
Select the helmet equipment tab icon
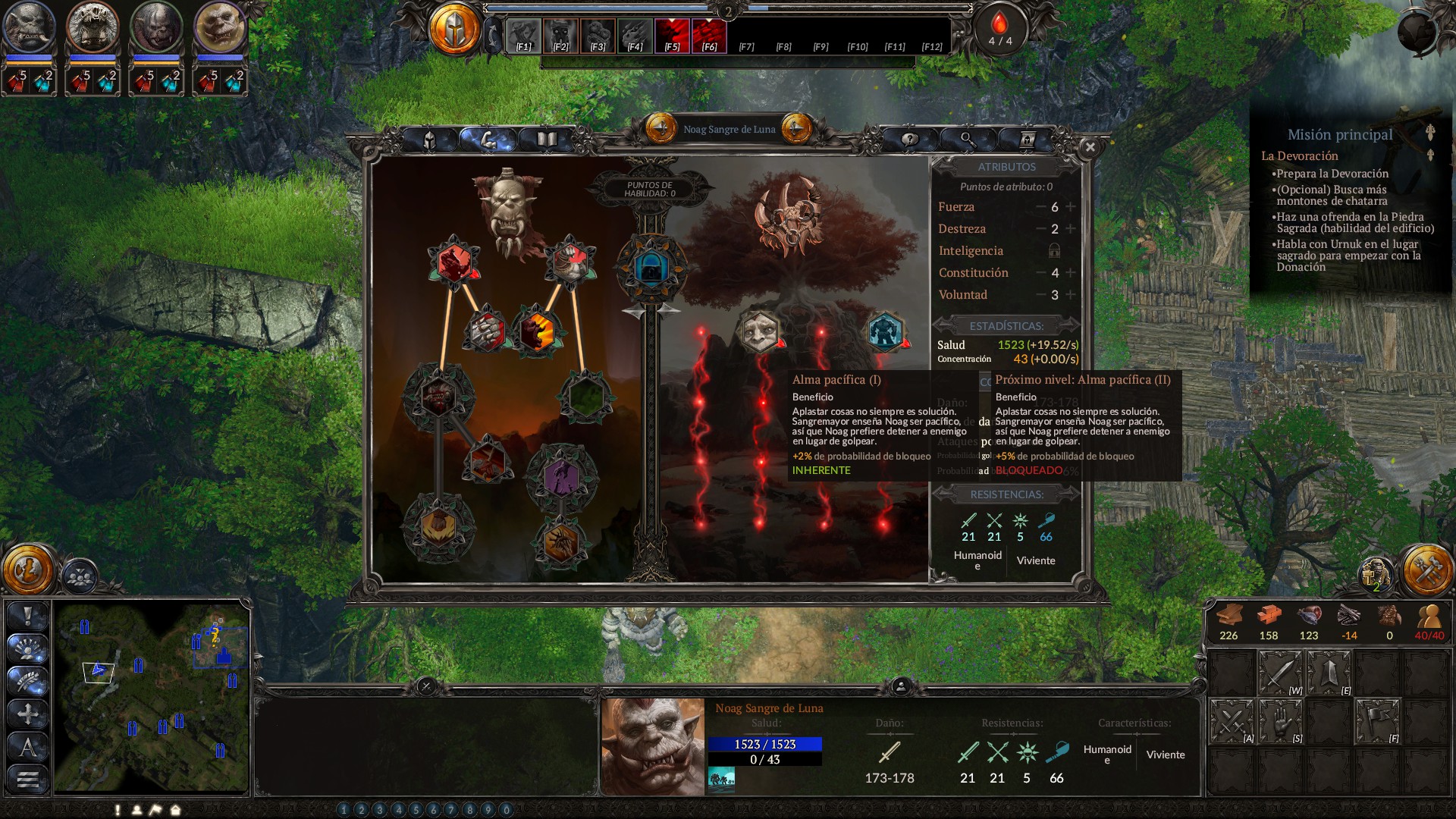(x=429, y=141)
